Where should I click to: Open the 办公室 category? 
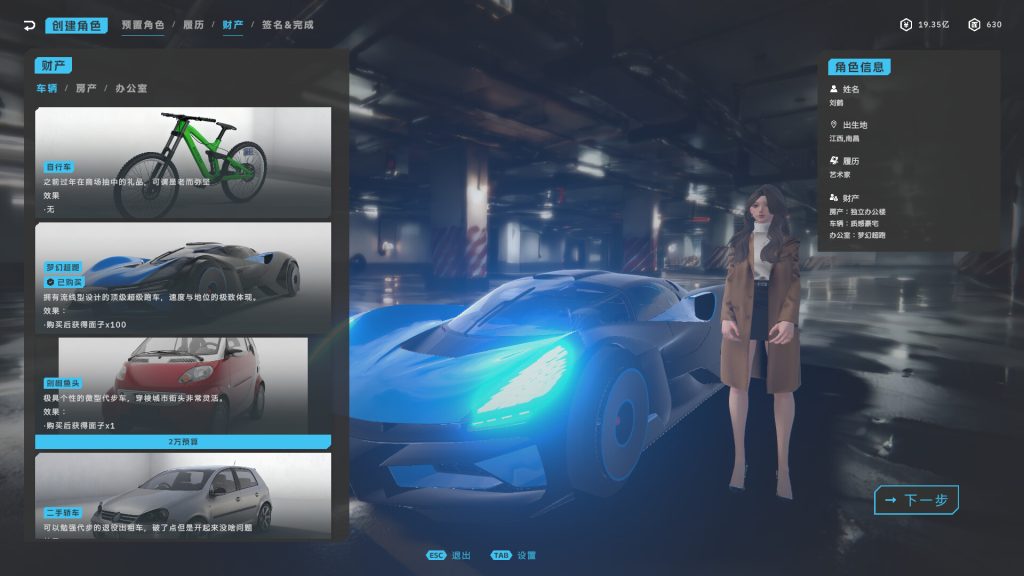click(x=131, y=88)
